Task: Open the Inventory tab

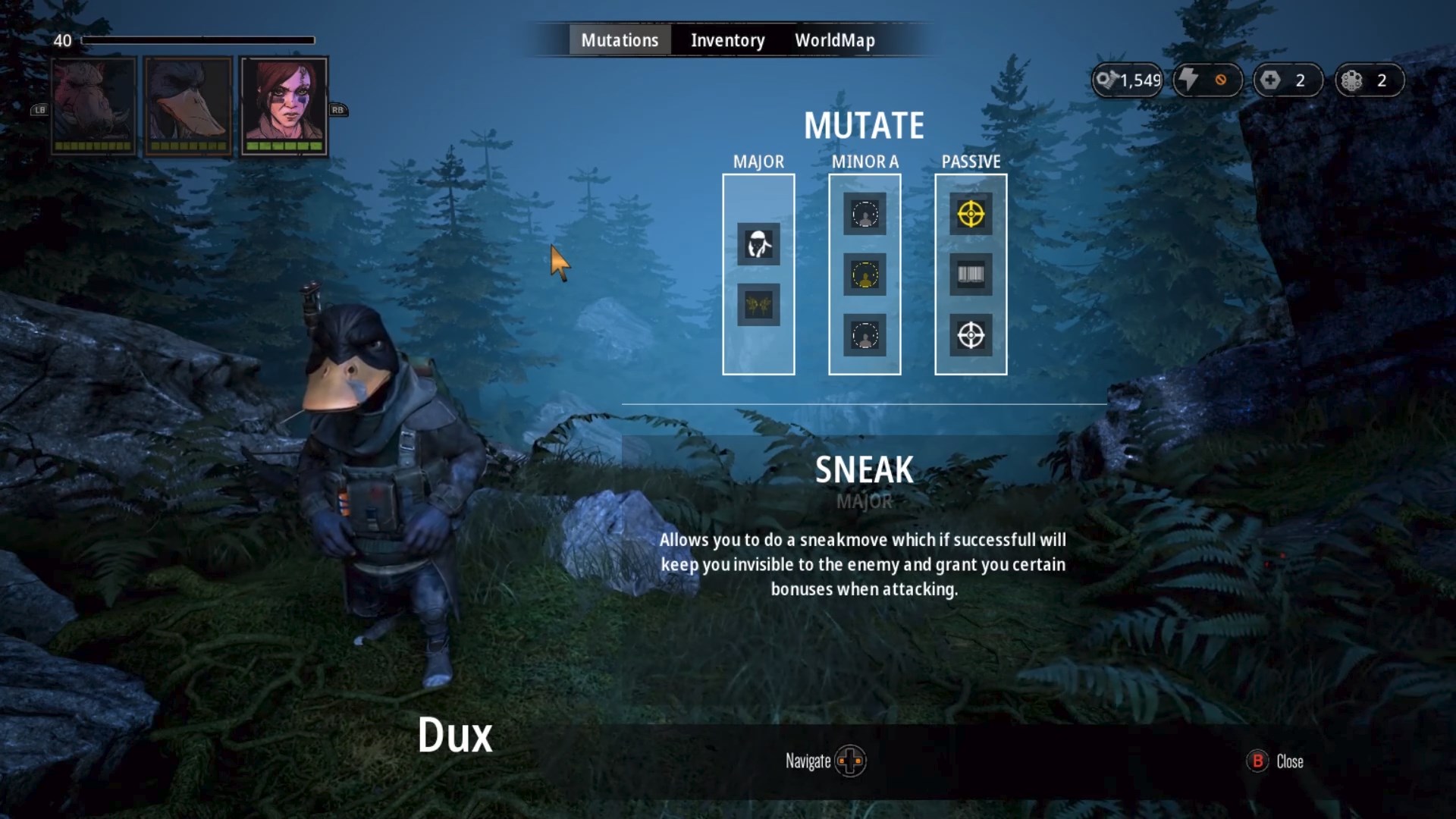Action: pos(727,40)
